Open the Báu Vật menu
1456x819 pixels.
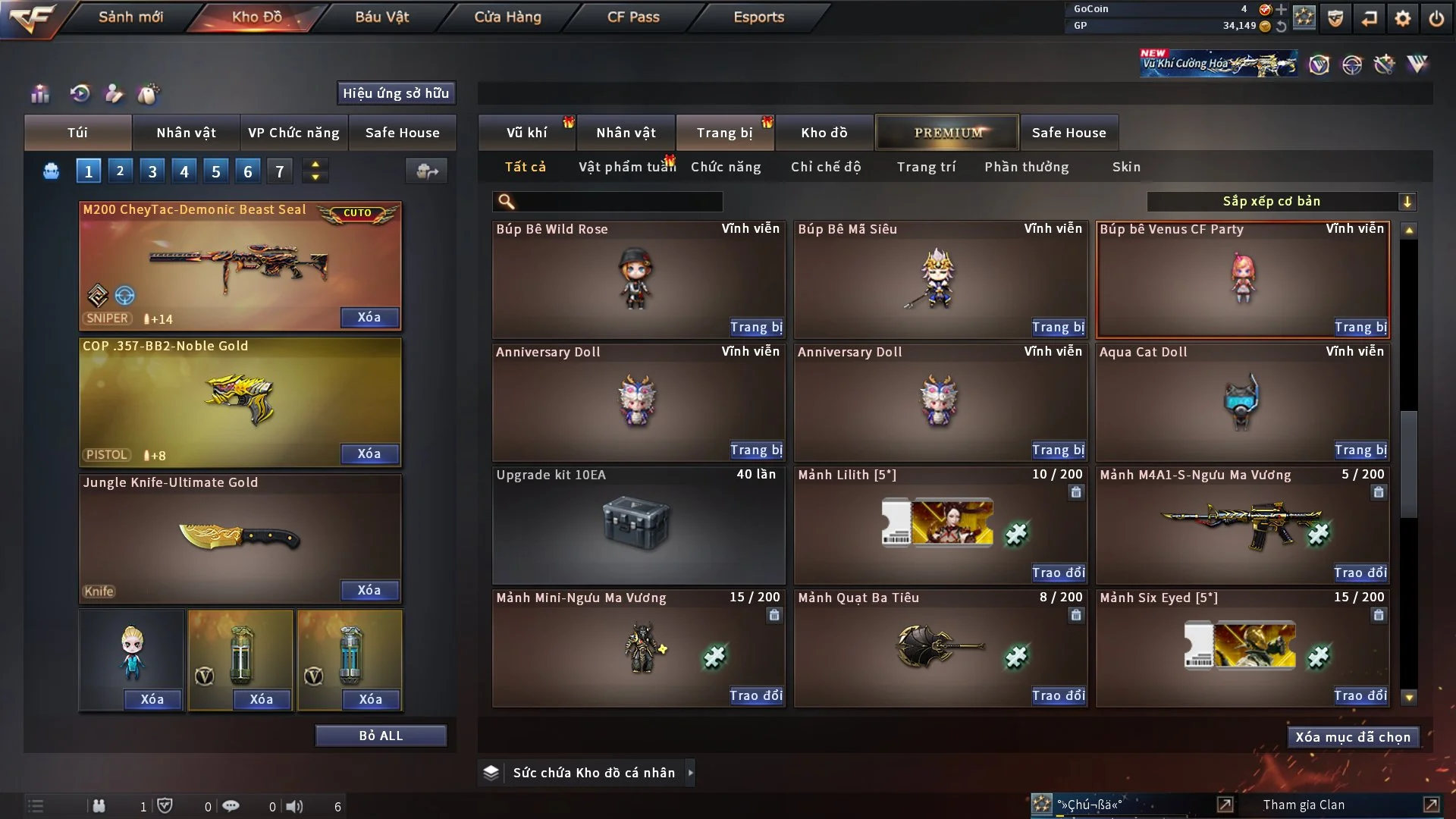point(381,17)
